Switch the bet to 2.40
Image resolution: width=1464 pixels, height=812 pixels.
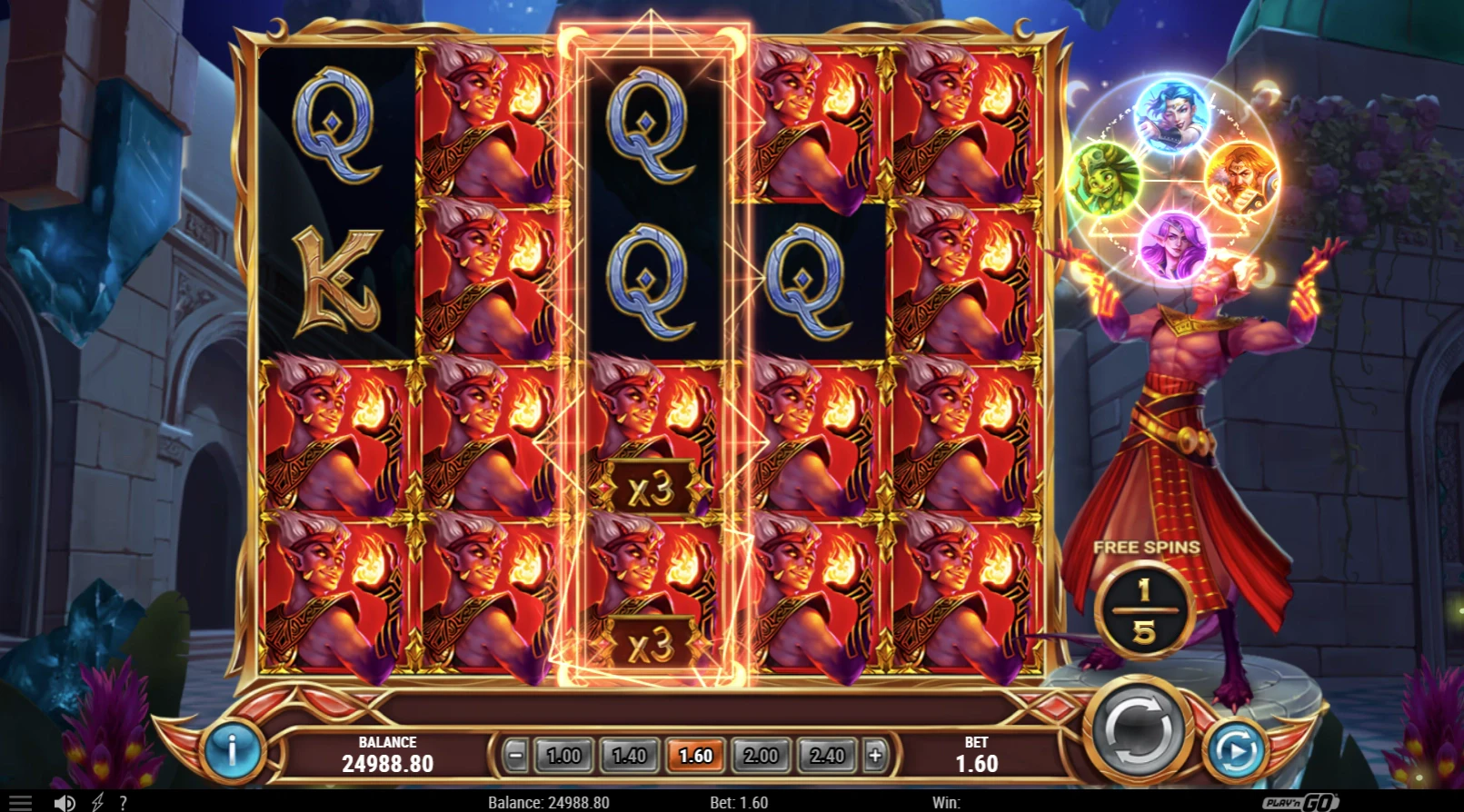point(827,755)
